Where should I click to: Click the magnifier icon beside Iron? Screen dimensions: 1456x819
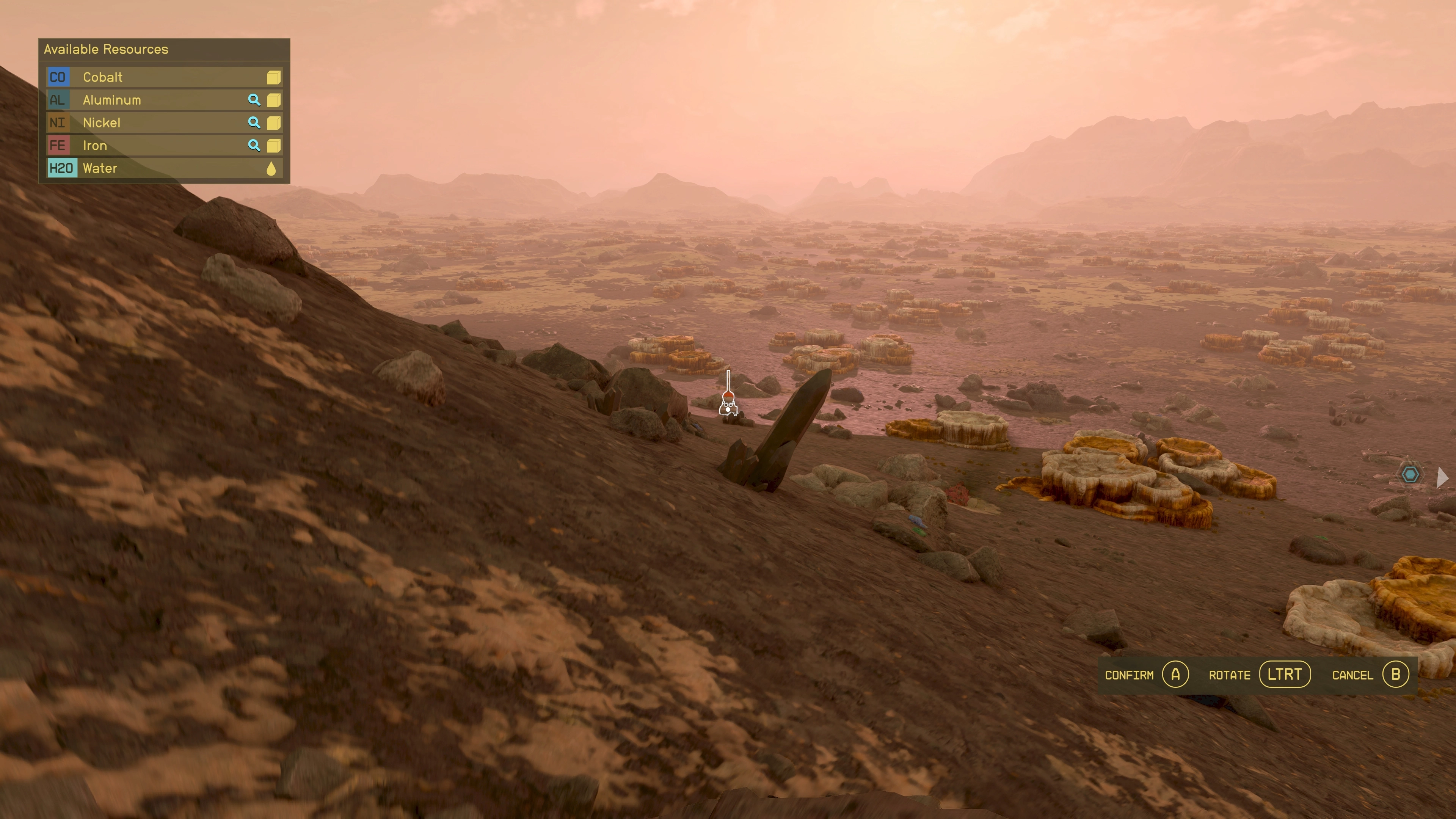coord(254,146)
